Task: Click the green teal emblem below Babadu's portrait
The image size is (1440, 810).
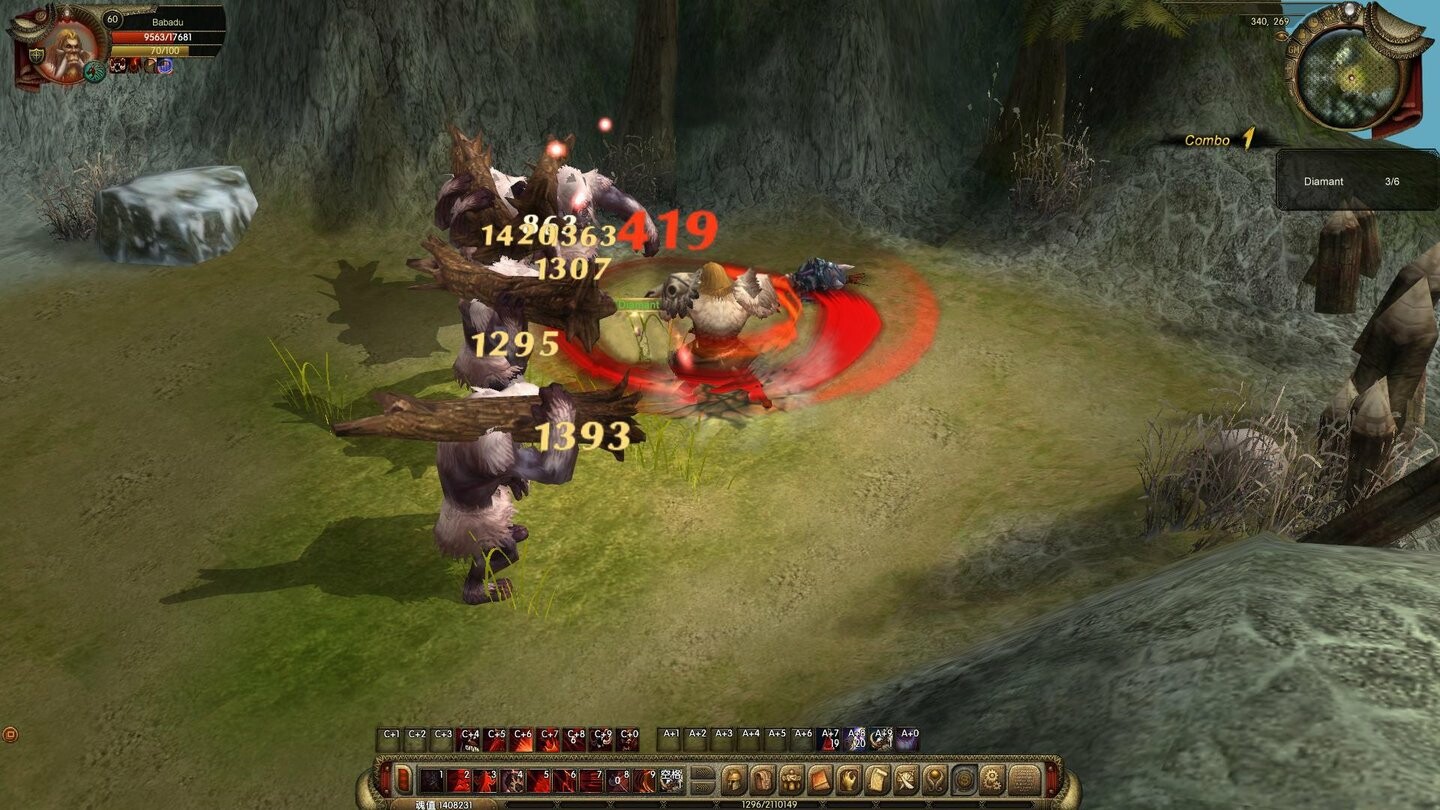Action: click(x=94, y=73)
